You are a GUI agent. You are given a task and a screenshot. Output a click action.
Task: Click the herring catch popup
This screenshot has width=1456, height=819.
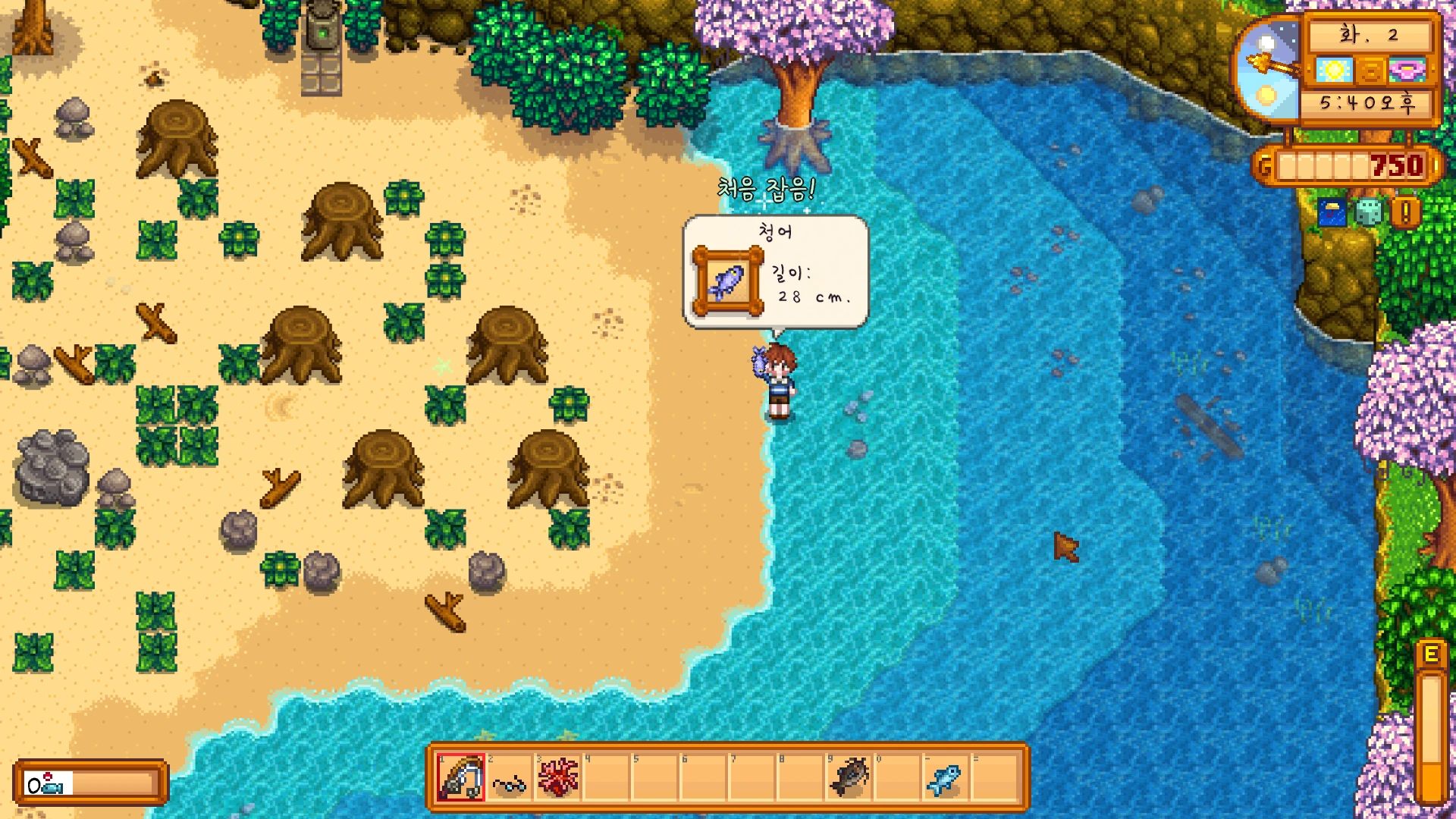775,271
